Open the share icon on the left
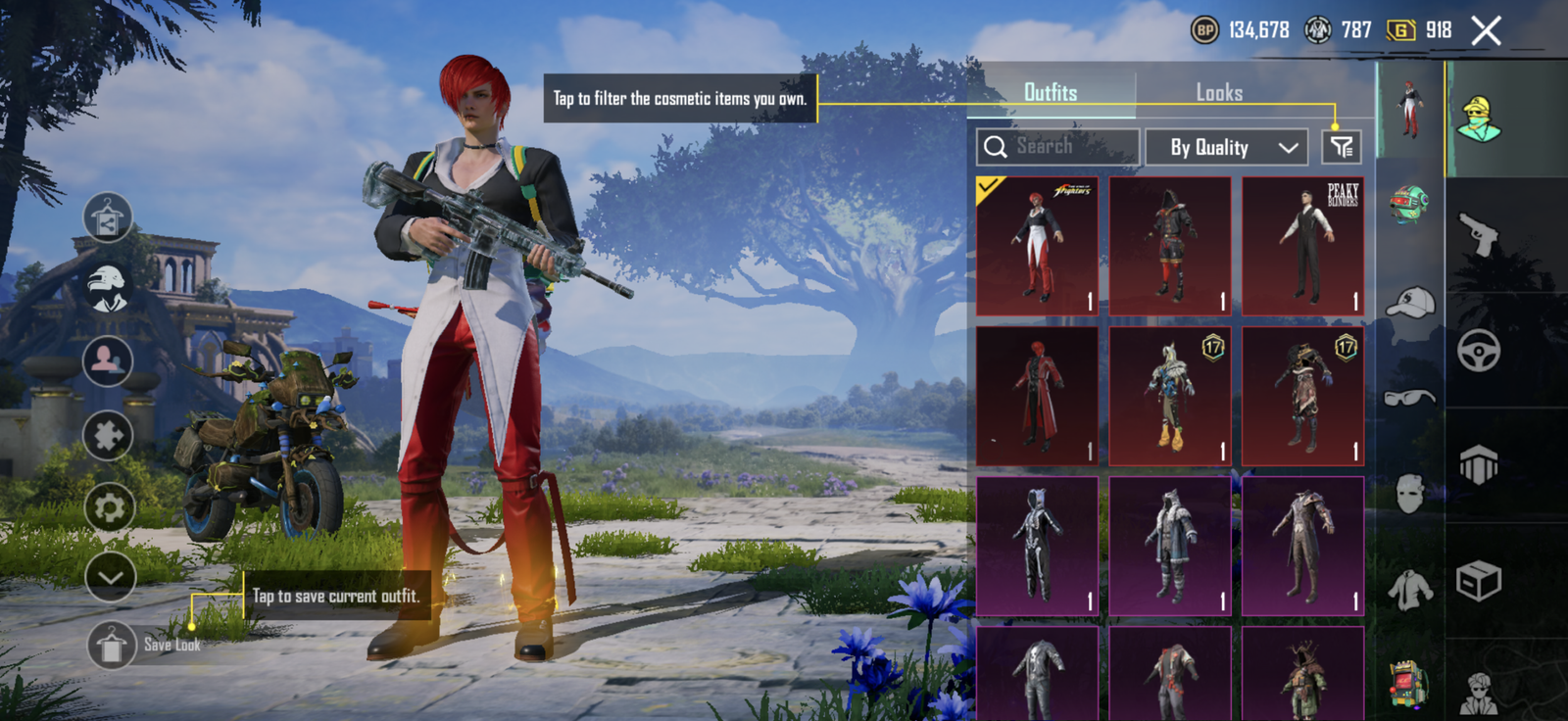Image resolution: width=1568 pixels, height=721 pixels. click(x=108, y=218)
